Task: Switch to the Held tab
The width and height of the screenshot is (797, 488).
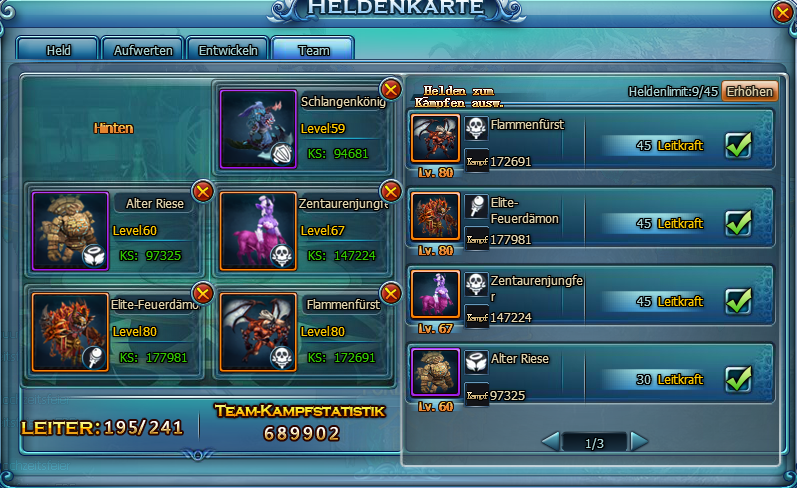Action: click(58, 50)
